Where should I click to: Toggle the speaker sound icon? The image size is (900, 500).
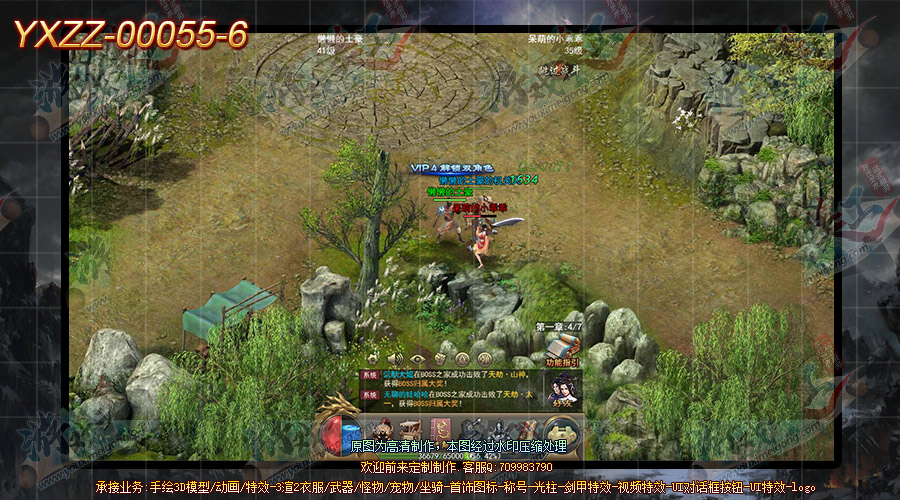pyautogui.click(x=395, y=358)
